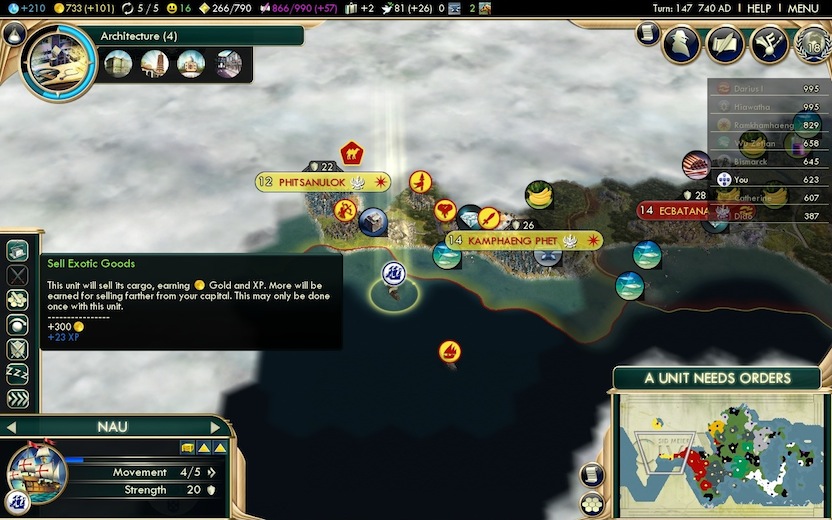Open the Kamphaeng Phet city banner
The width and height of the screenshot is (832, 520).
tap(512, 241)
